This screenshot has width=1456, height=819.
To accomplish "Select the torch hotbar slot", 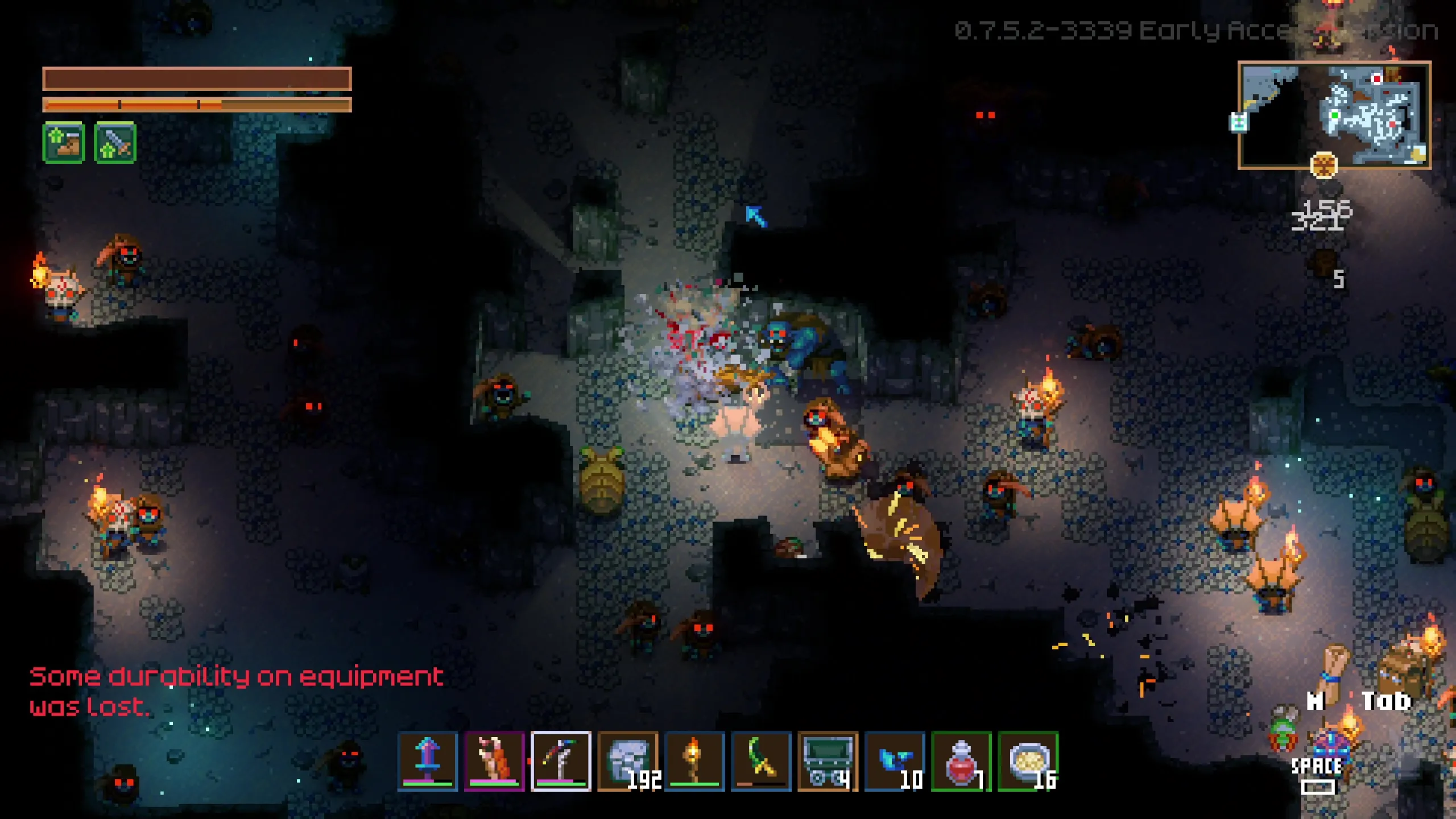I will point(694,761).
